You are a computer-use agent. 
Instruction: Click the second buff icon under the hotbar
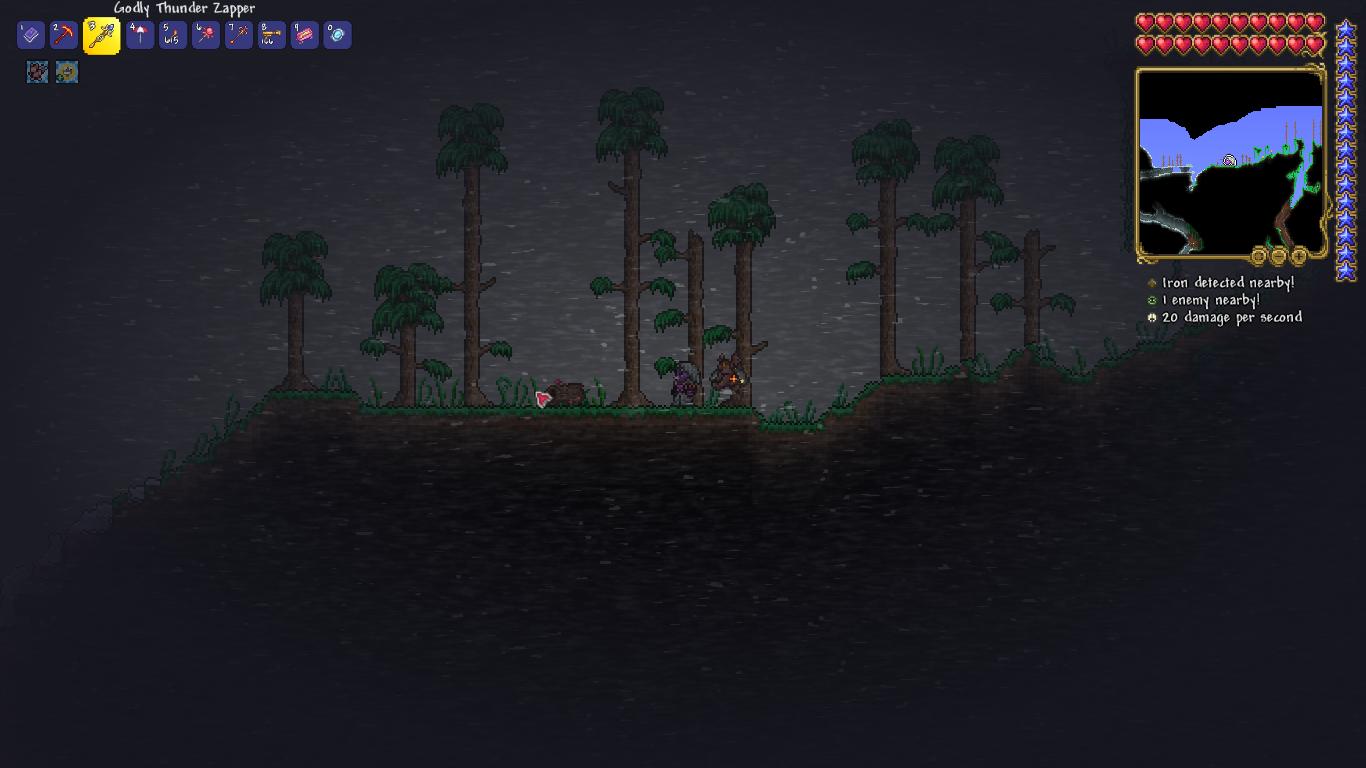pos(67,72)
